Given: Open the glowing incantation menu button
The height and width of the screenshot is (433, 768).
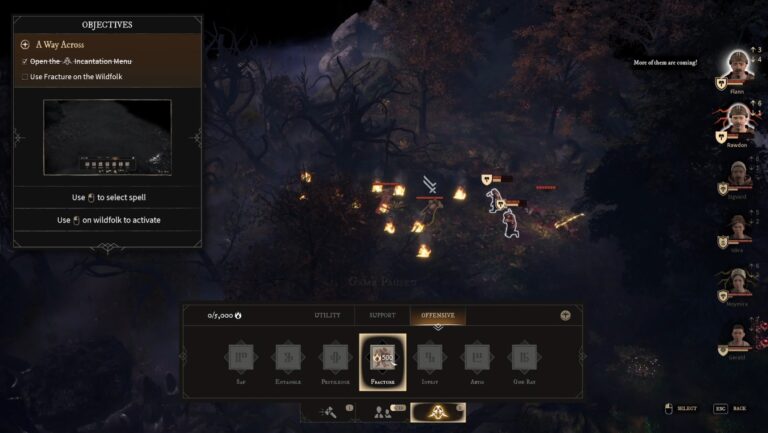Looking at the screenshot, I should coord(438,411).
